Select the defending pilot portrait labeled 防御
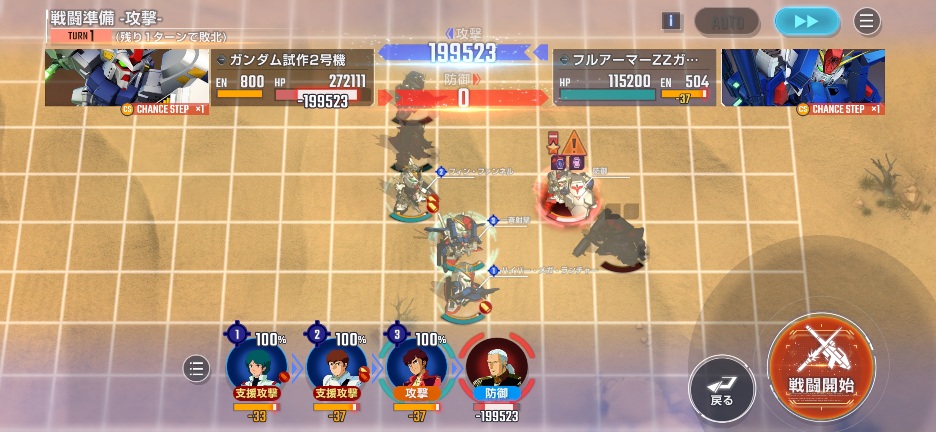This screenshot has width=936, height=432. 495,367
